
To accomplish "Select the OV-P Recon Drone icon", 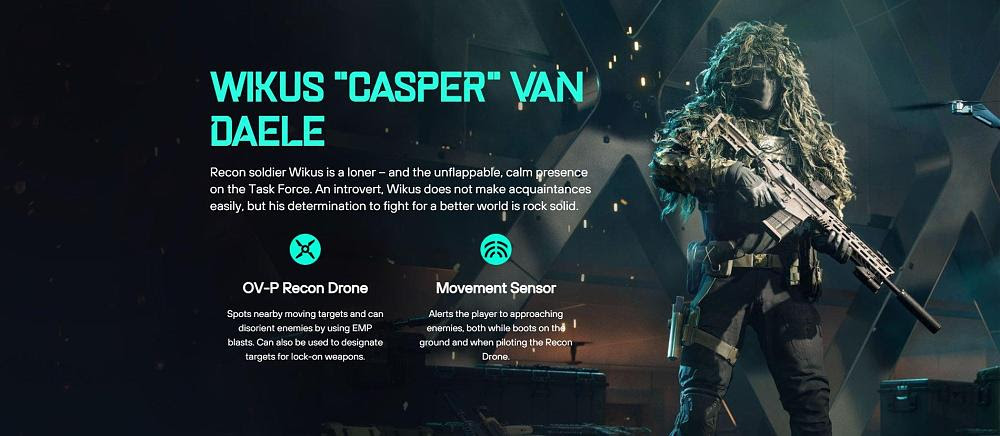I will pyautogui.click(x=305, y=247).
